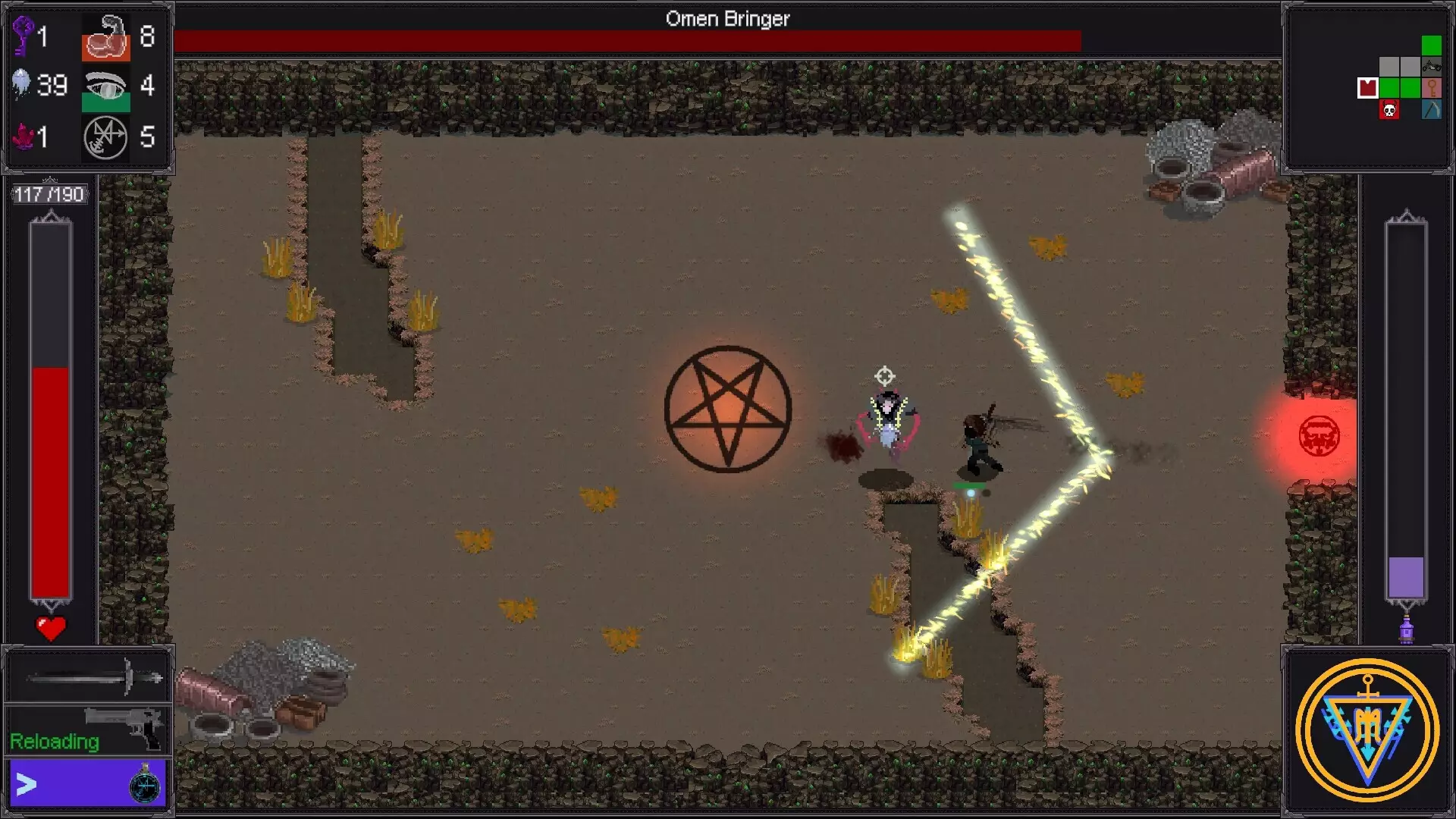1456x819 pixels.
Task: Click the skull room on the minimap
Action: 1389,111
